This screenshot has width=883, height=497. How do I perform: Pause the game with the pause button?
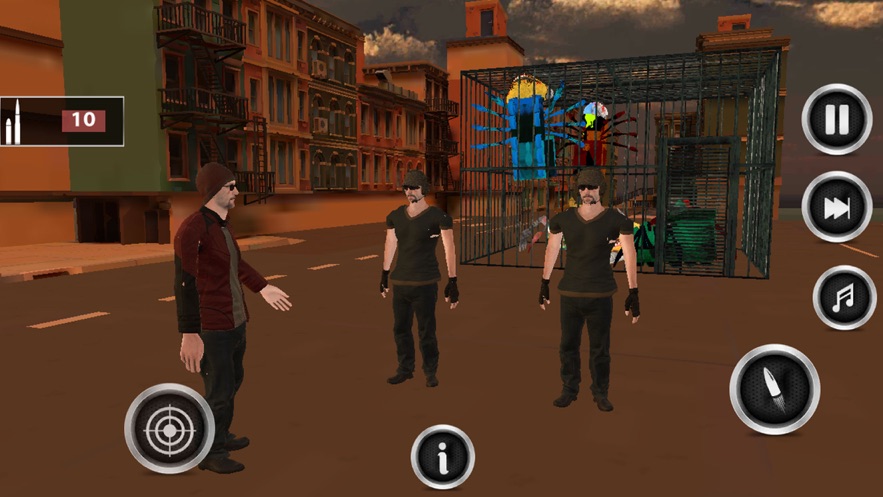837,119
